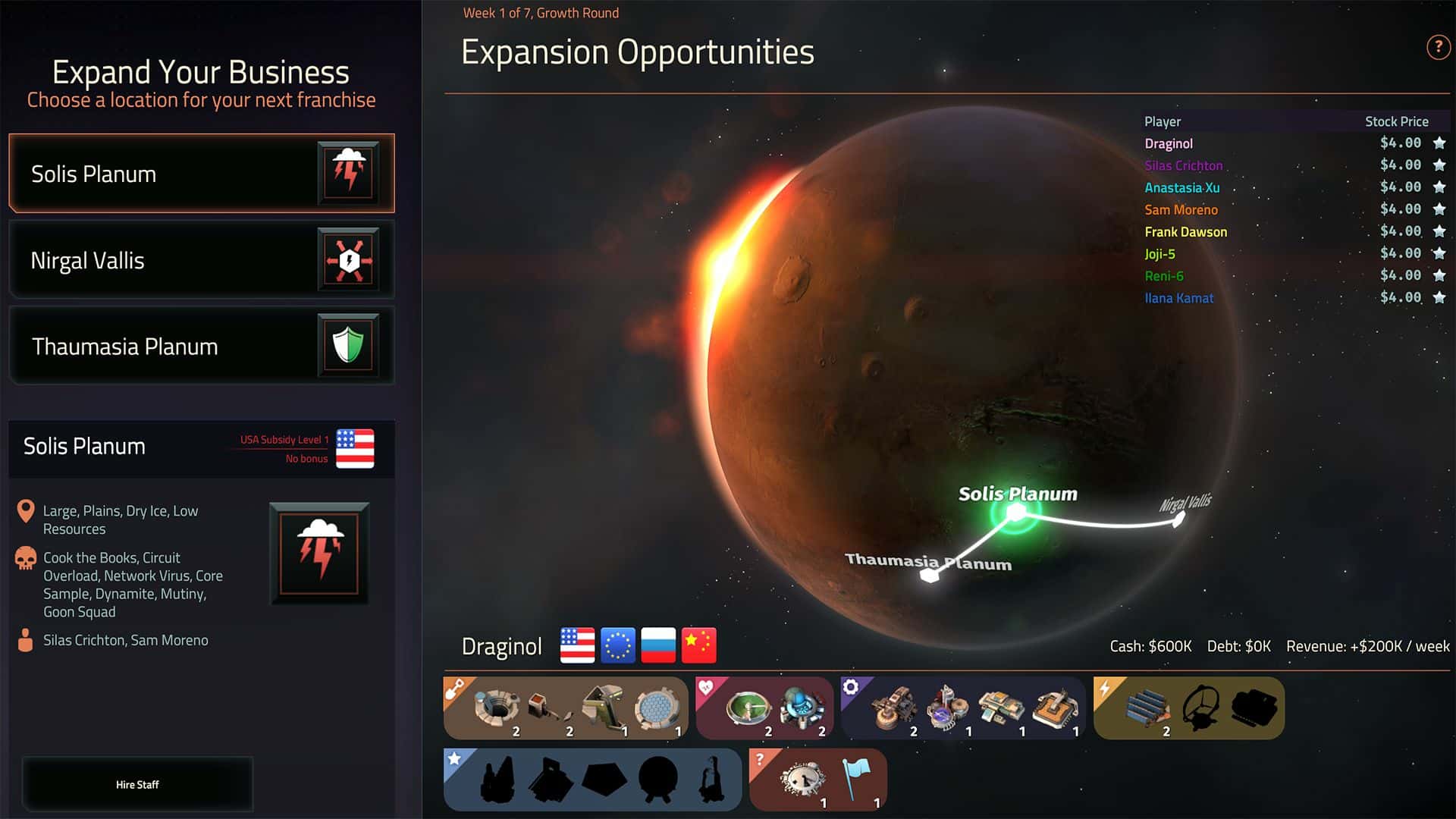The height and width of the screenshot is (819, 1456).
Task: Toggle the star beside Frank Dawson's stock price
Action: tap(1439, 230)
